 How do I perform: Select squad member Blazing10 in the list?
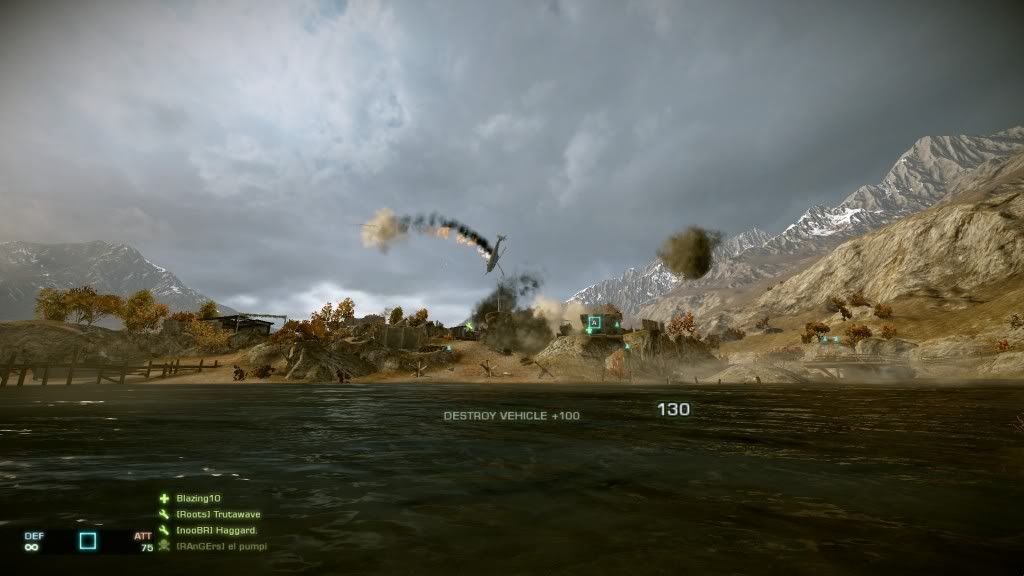[x=198, y=498]
